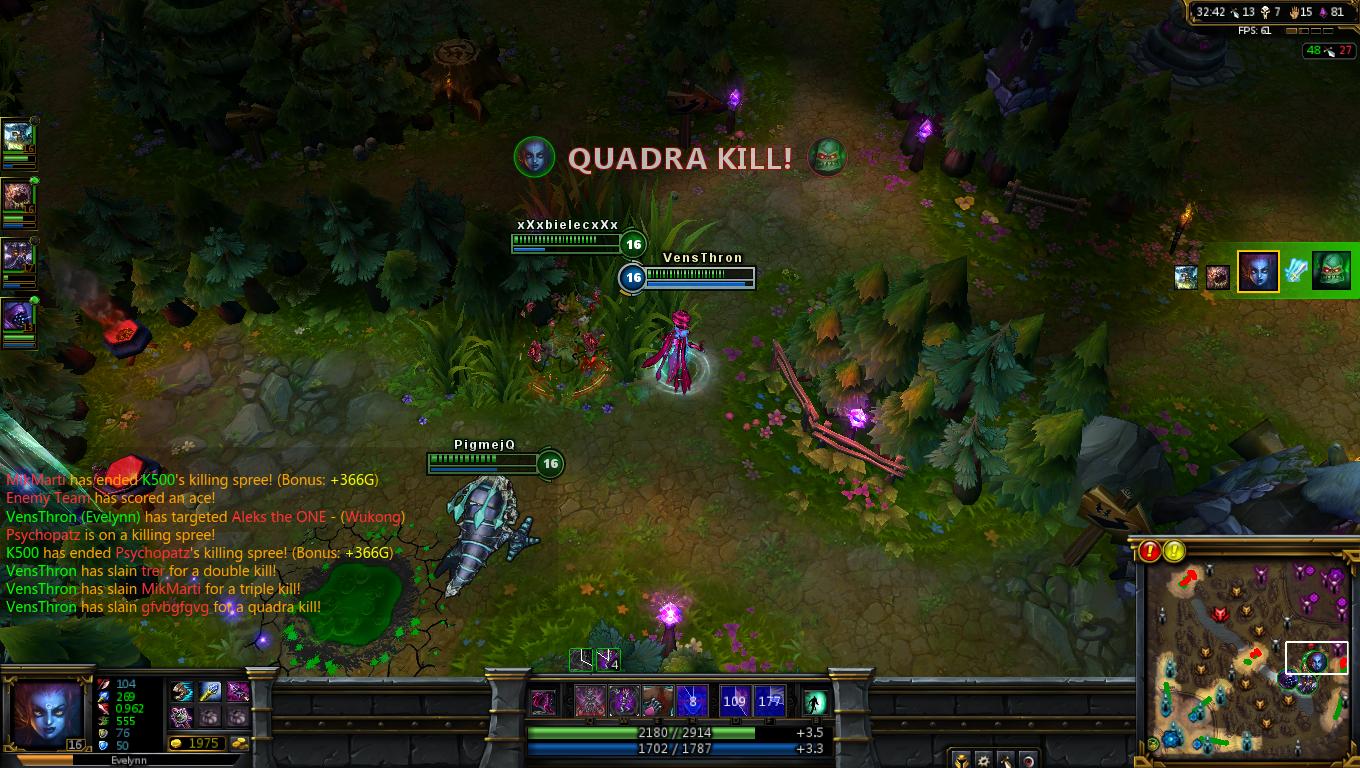Open options with the gear button
This screenshot has height=768, width=1360.
tap(984, 760)
